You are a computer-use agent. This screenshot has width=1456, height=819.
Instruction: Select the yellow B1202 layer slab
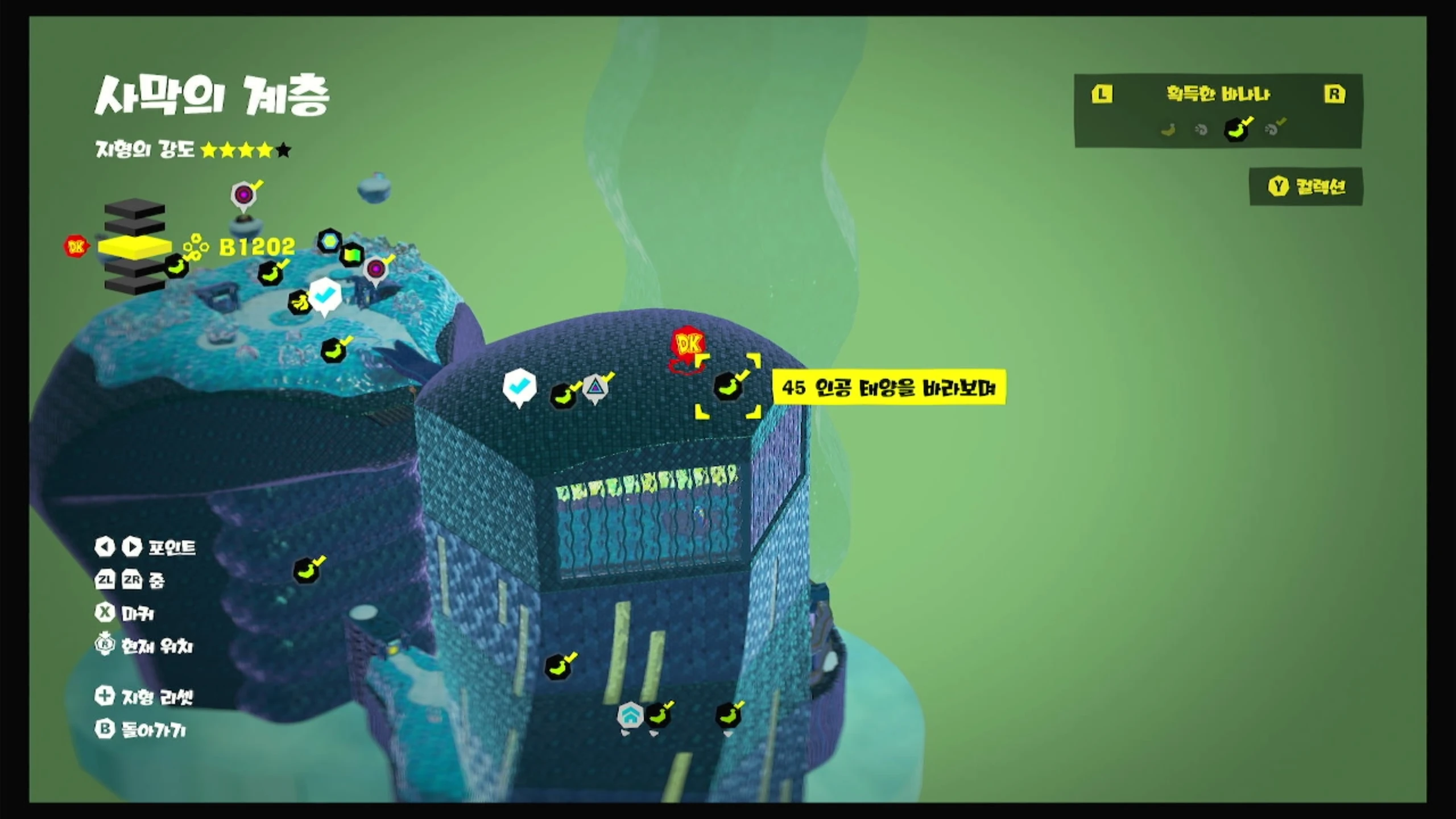click(134, 246)
